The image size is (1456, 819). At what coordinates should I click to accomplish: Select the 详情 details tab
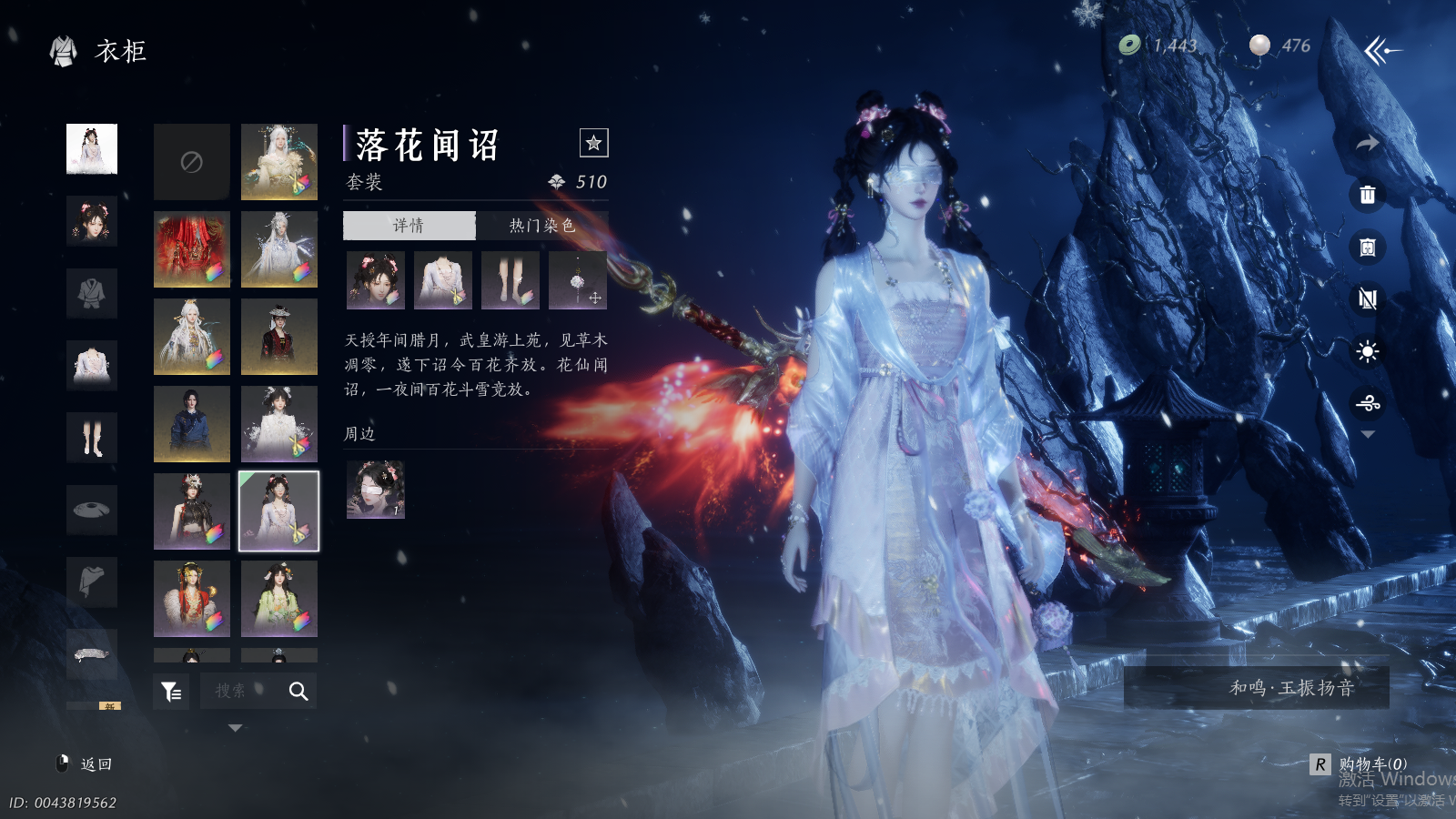coord(409,226)
